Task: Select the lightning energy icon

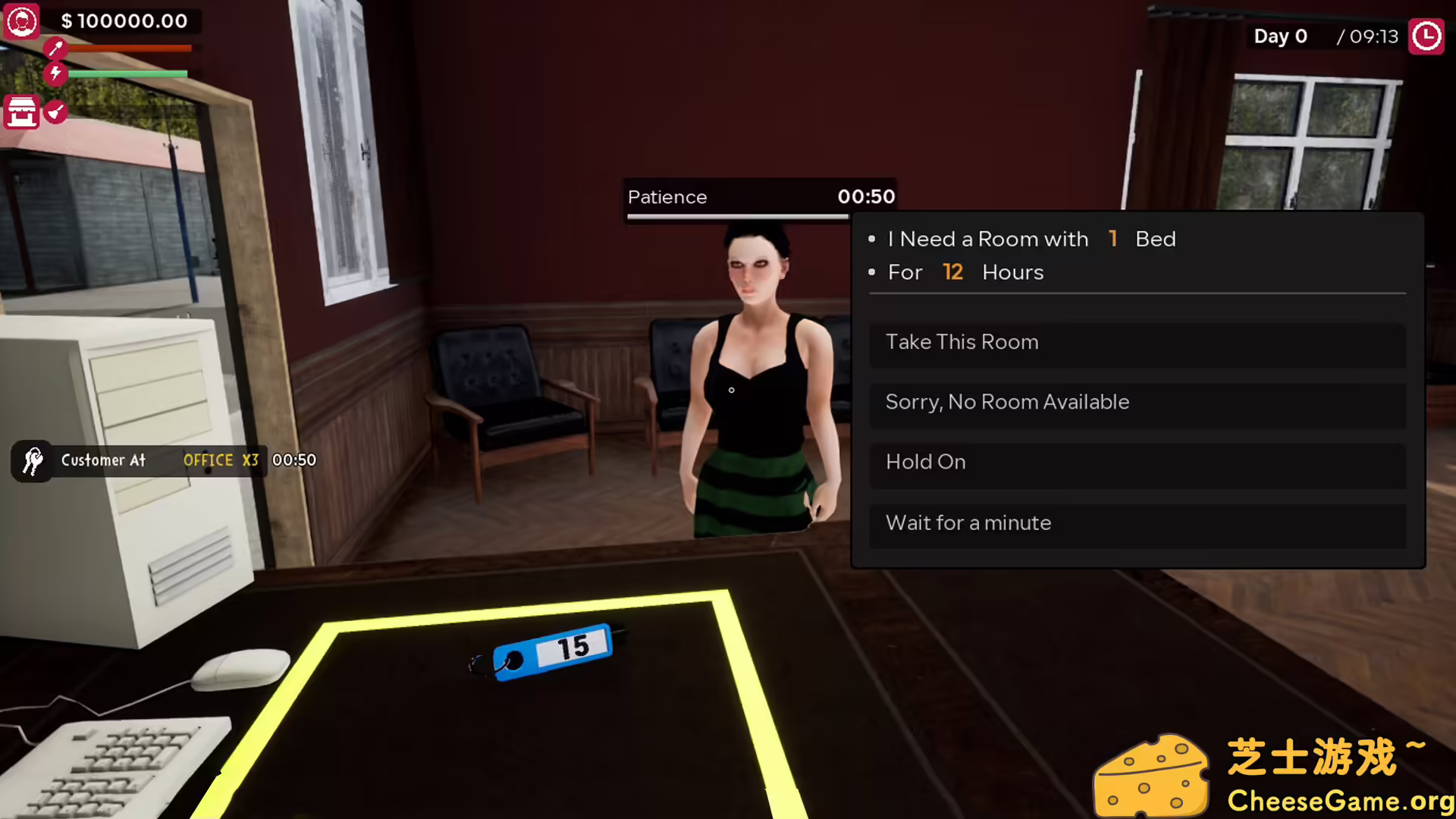Action: (54, 74)
